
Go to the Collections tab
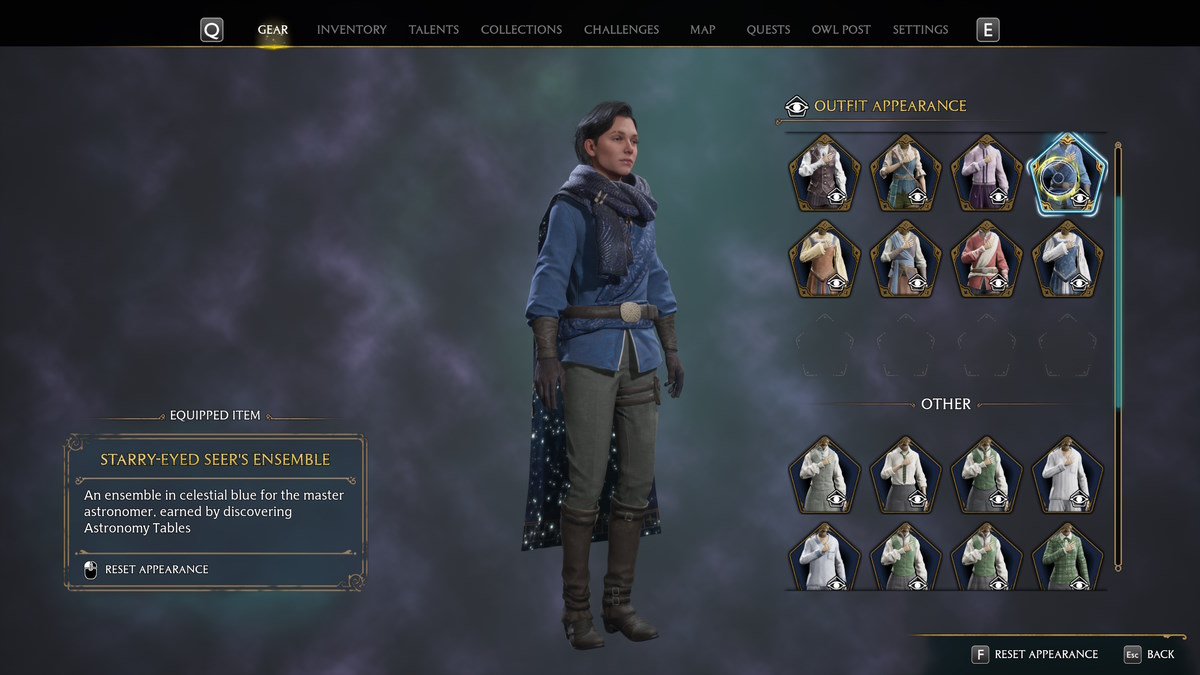(x=521, y=30)
